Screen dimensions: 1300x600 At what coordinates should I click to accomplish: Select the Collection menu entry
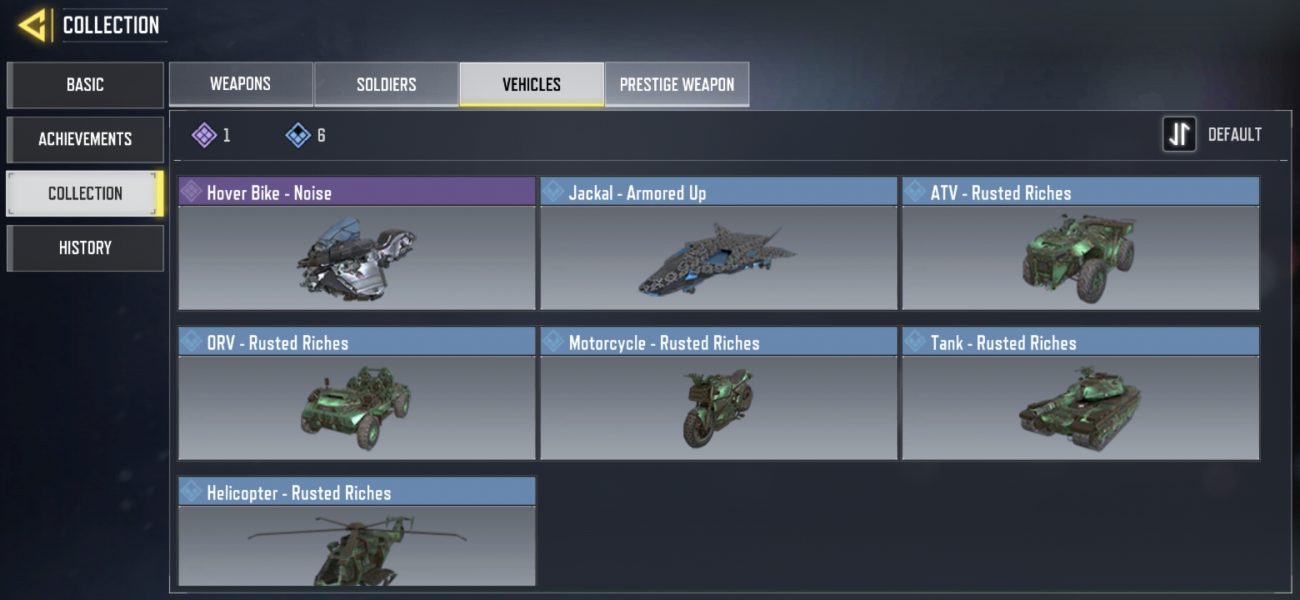(x=85, y=193)
